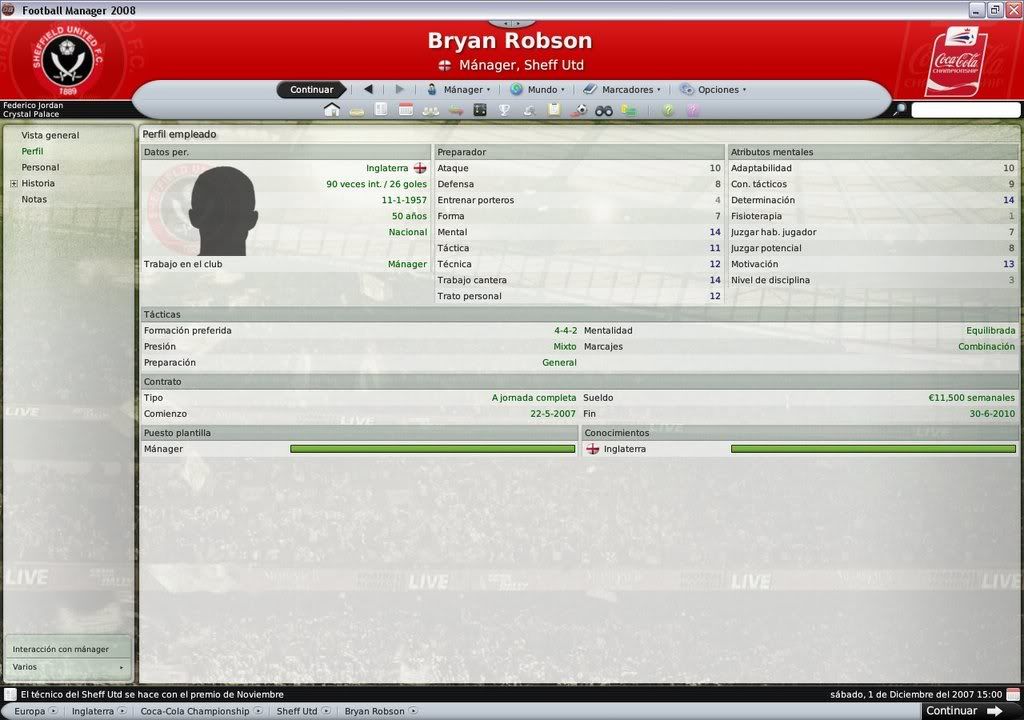Open the Marcadores dropdown menu
1024x720 pixels.
coord(621,90)
